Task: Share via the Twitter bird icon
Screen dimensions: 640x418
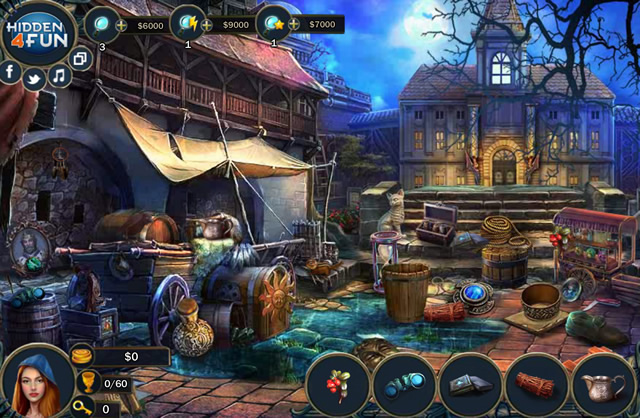Action: pyautogui.click(x=34, y=79)
